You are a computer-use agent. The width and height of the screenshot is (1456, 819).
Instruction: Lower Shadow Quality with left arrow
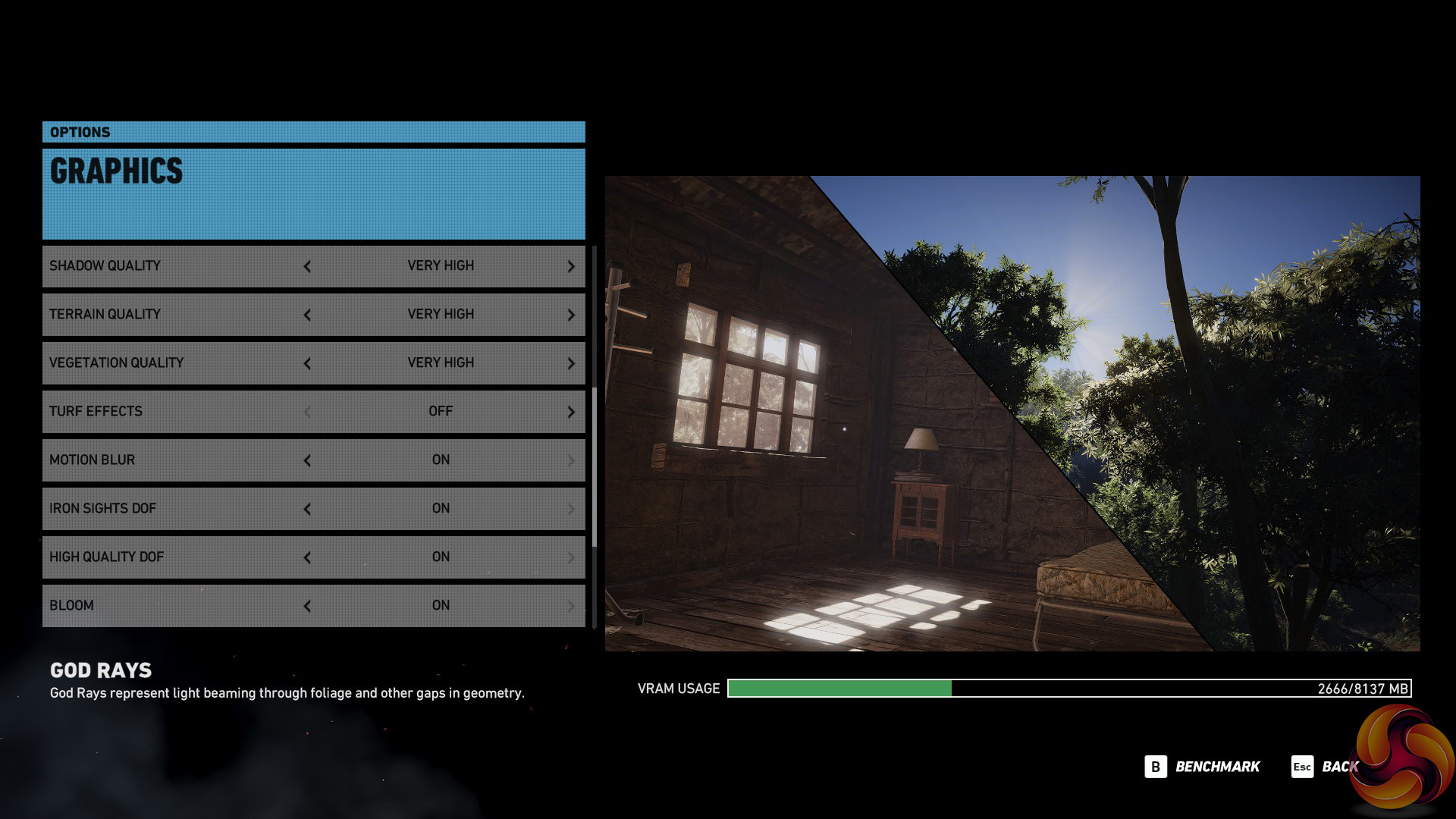pos(307,266)
